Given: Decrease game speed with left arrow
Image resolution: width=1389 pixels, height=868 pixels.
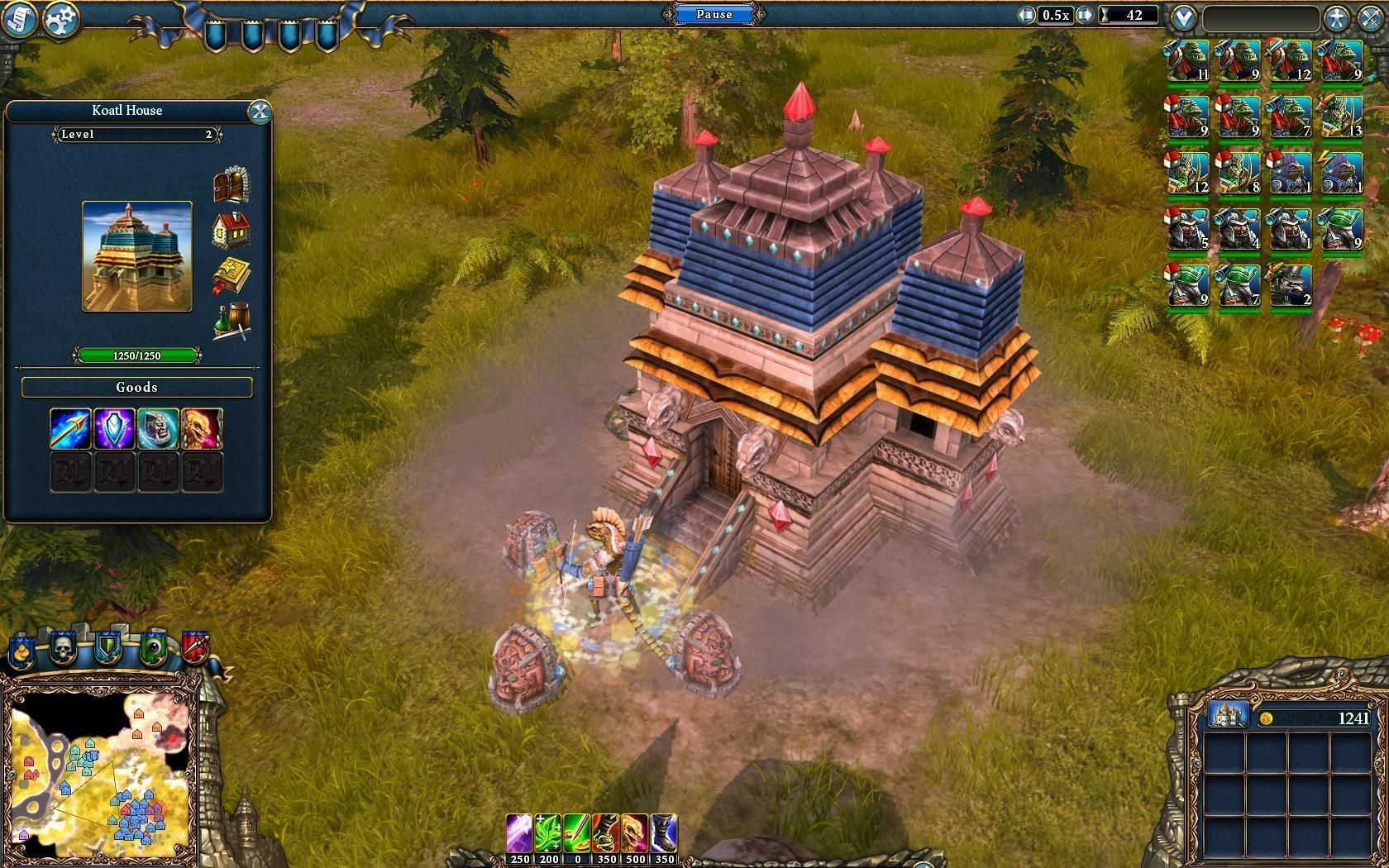Looking at the screenshot, I should click(x=1026, y=15).
